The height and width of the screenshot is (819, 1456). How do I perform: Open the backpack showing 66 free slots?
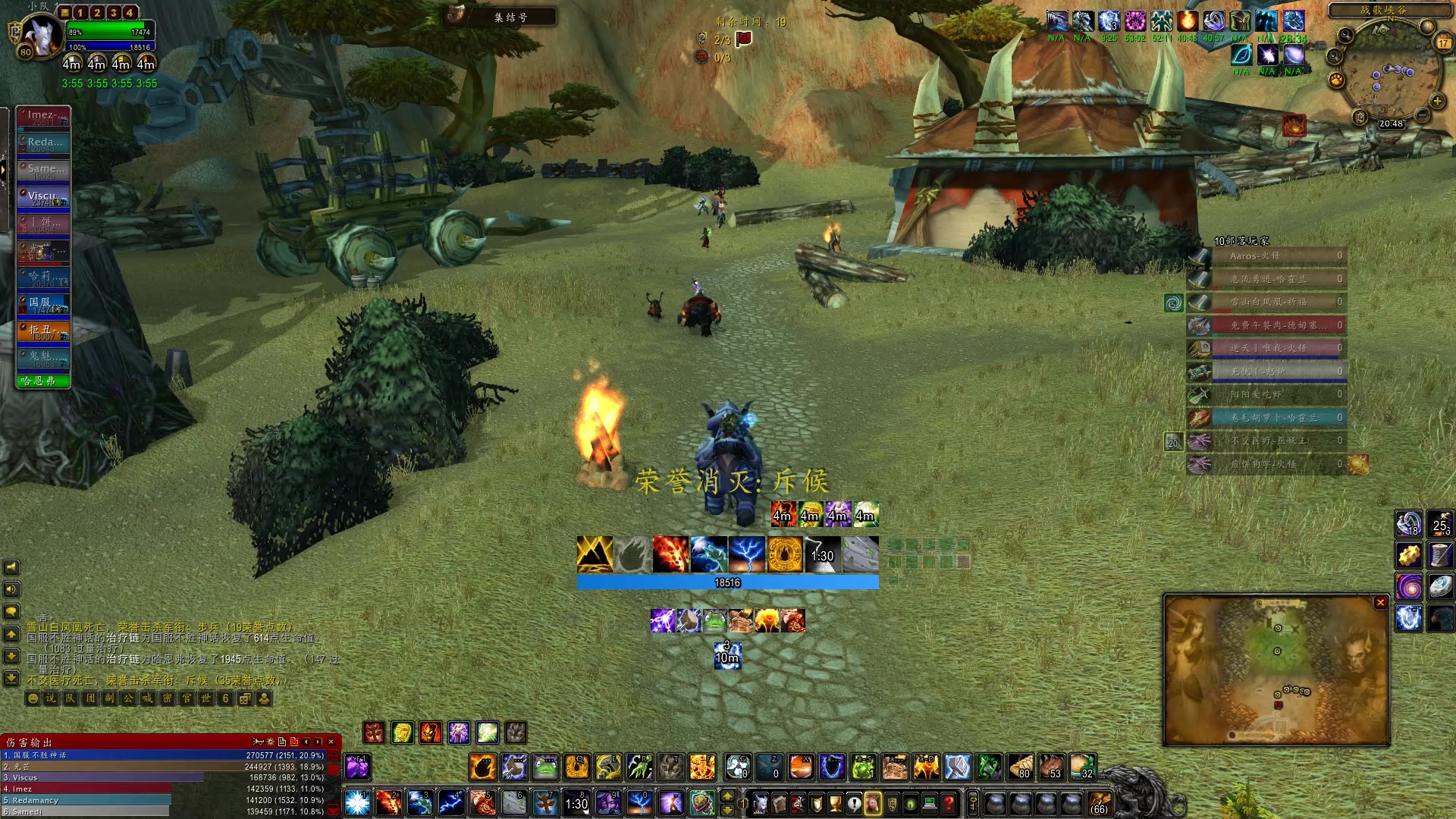pos(1100,804)
